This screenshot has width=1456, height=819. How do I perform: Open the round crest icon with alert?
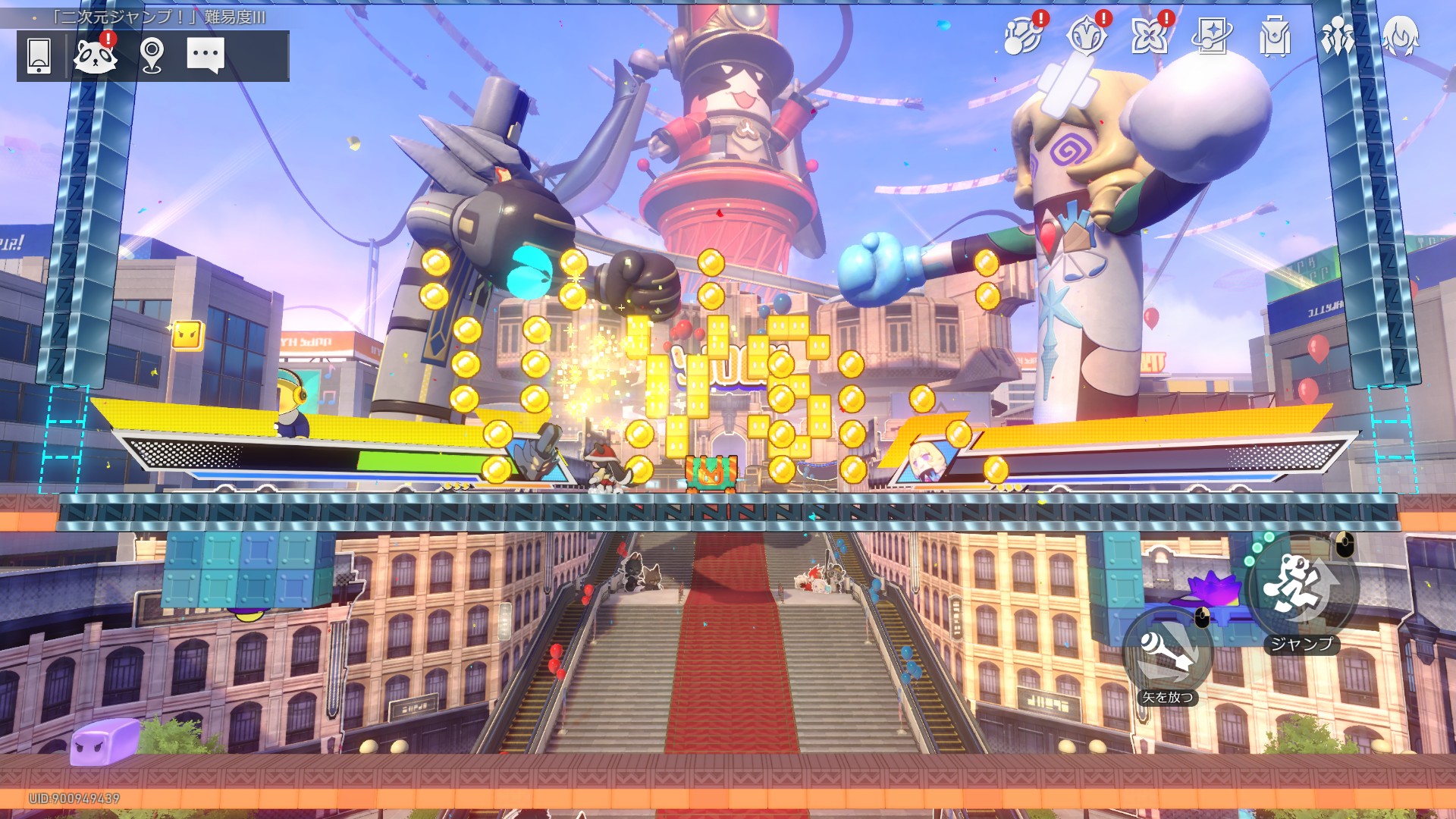(1086, 36)
